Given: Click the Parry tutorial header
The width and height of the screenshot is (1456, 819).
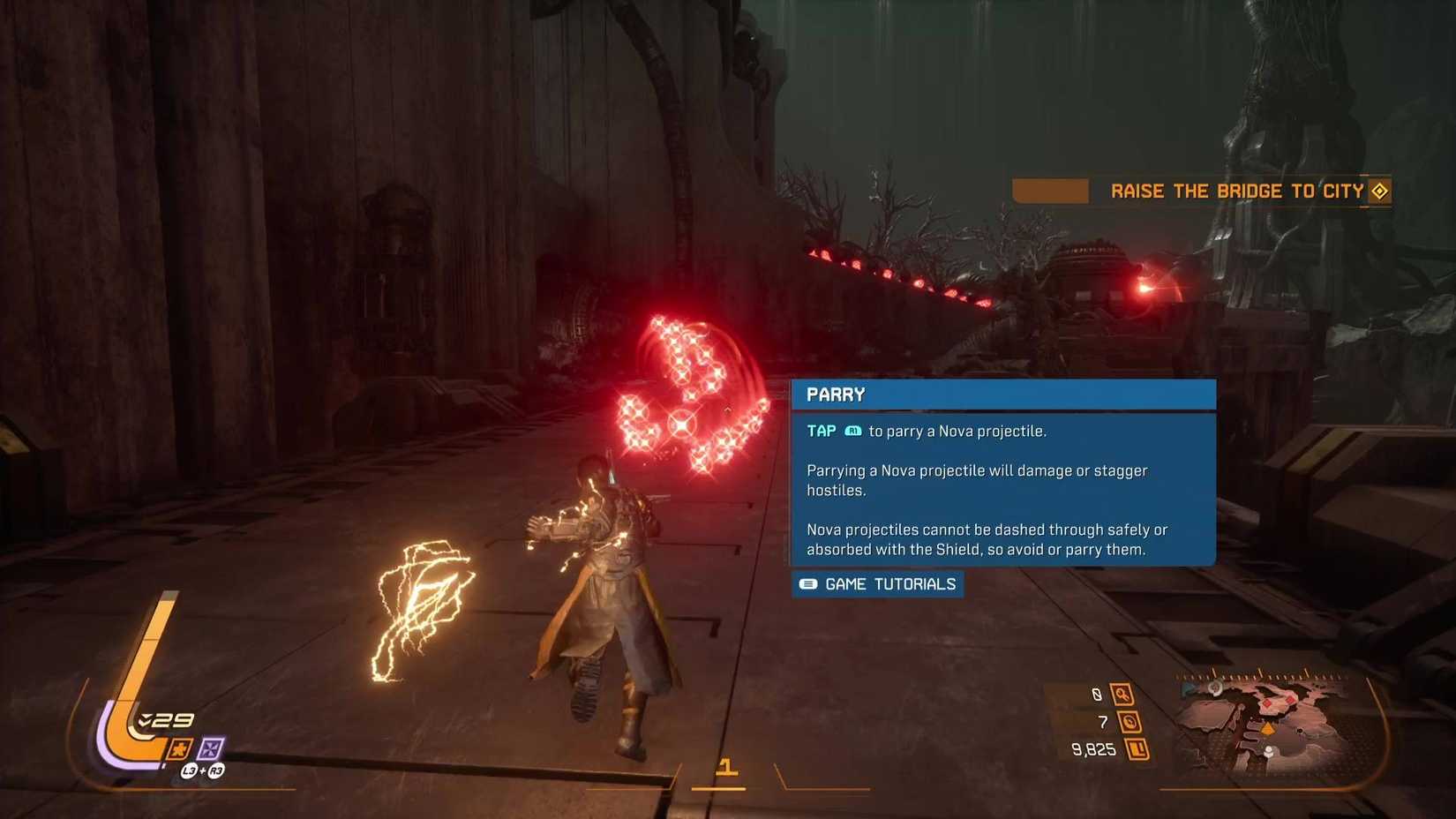Looking at the screenshot, I should (1003, 394).
